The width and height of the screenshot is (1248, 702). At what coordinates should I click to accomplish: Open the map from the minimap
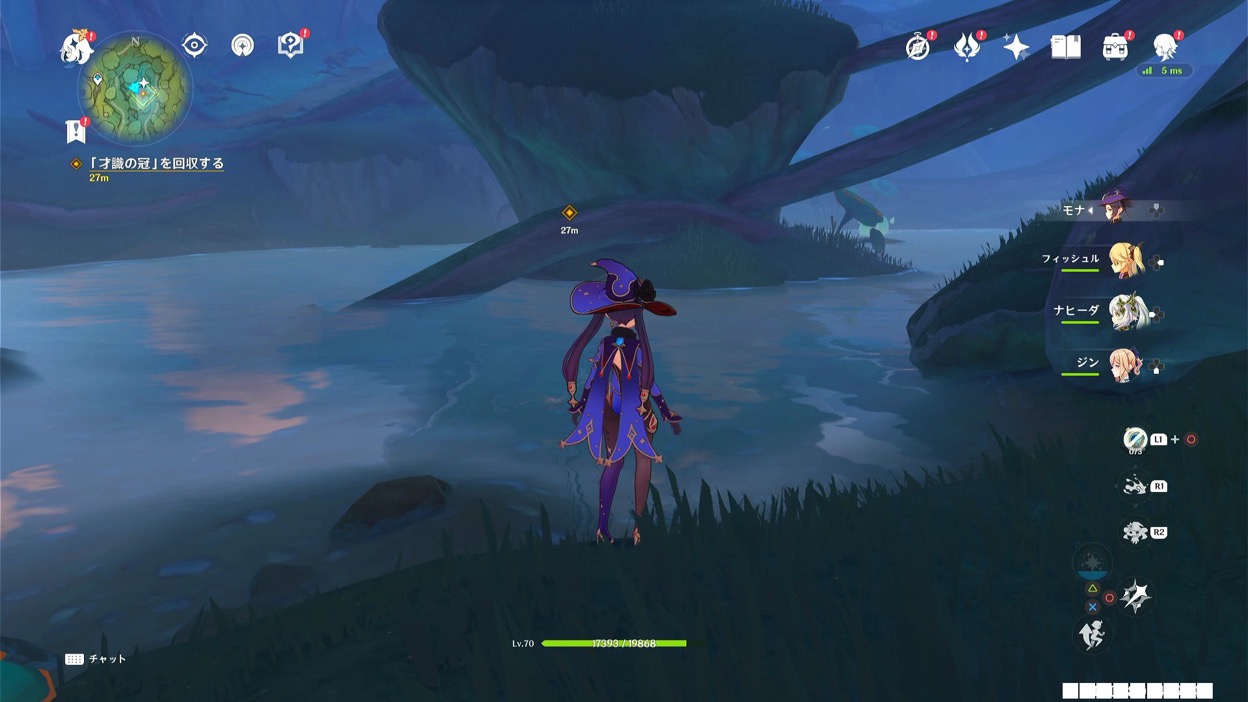tap(135, 89)
